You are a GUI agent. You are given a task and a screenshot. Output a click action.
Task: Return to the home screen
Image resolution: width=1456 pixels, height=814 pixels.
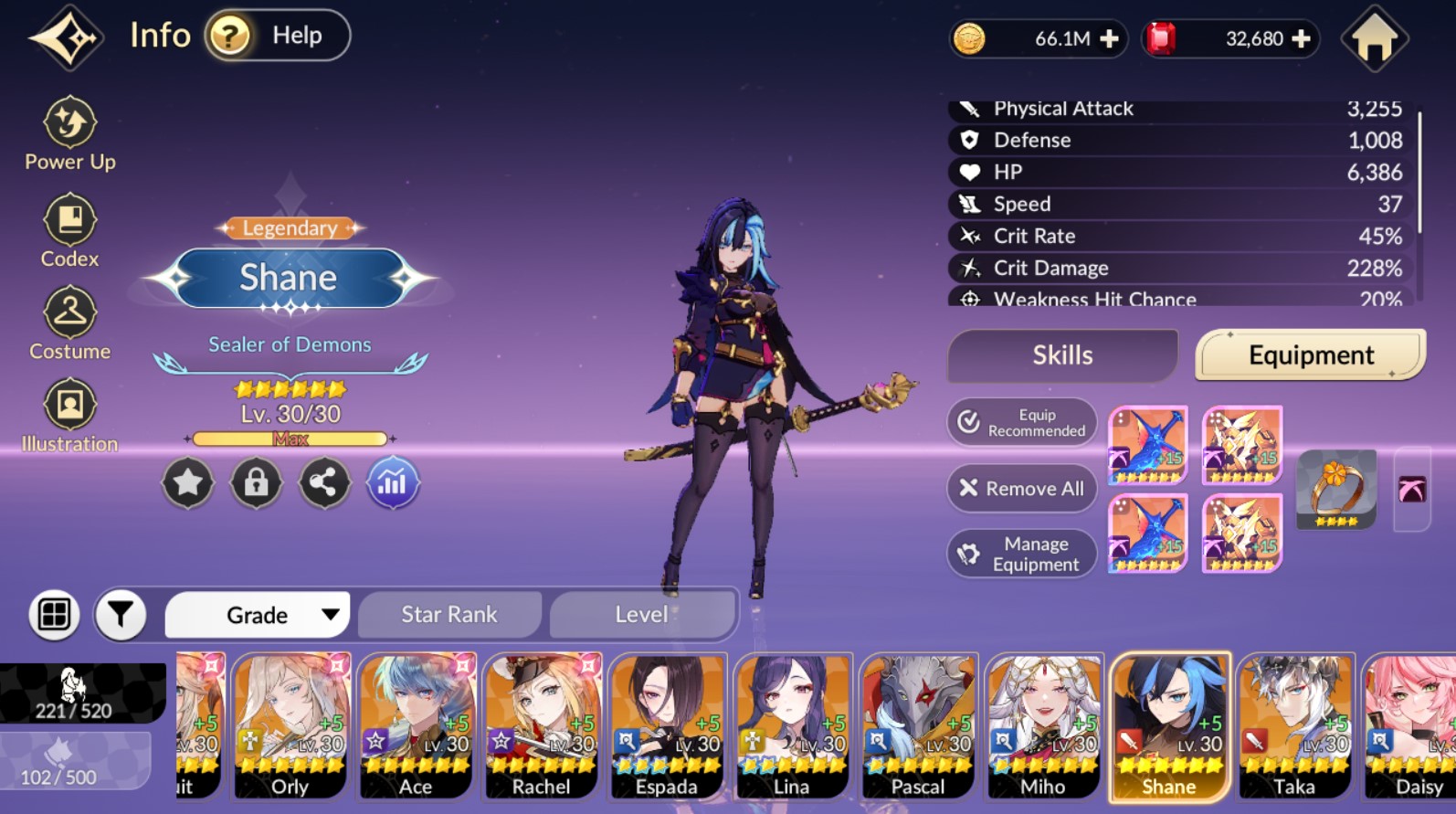coord(1374,38)
